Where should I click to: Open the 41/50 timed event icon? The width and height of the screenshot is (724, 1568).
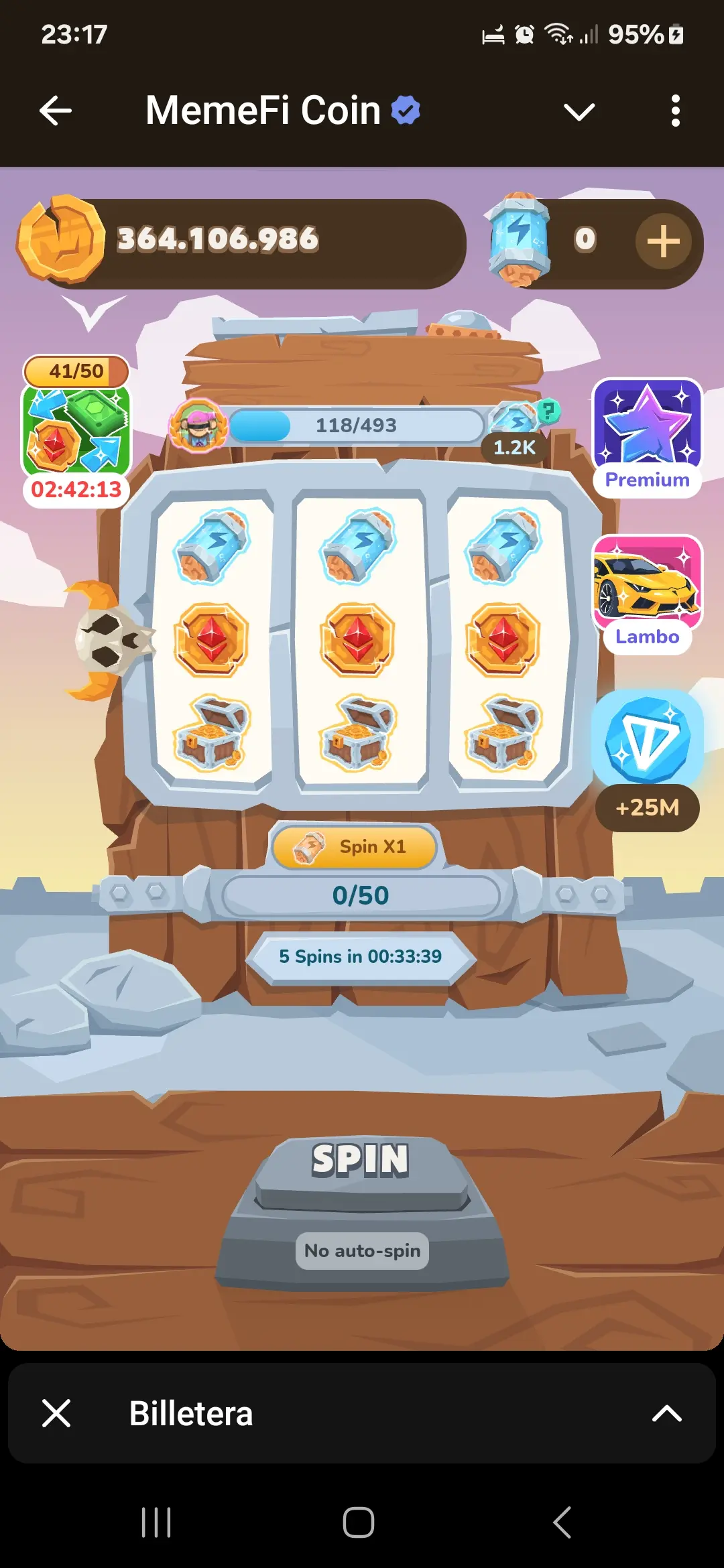pos(76,429)
